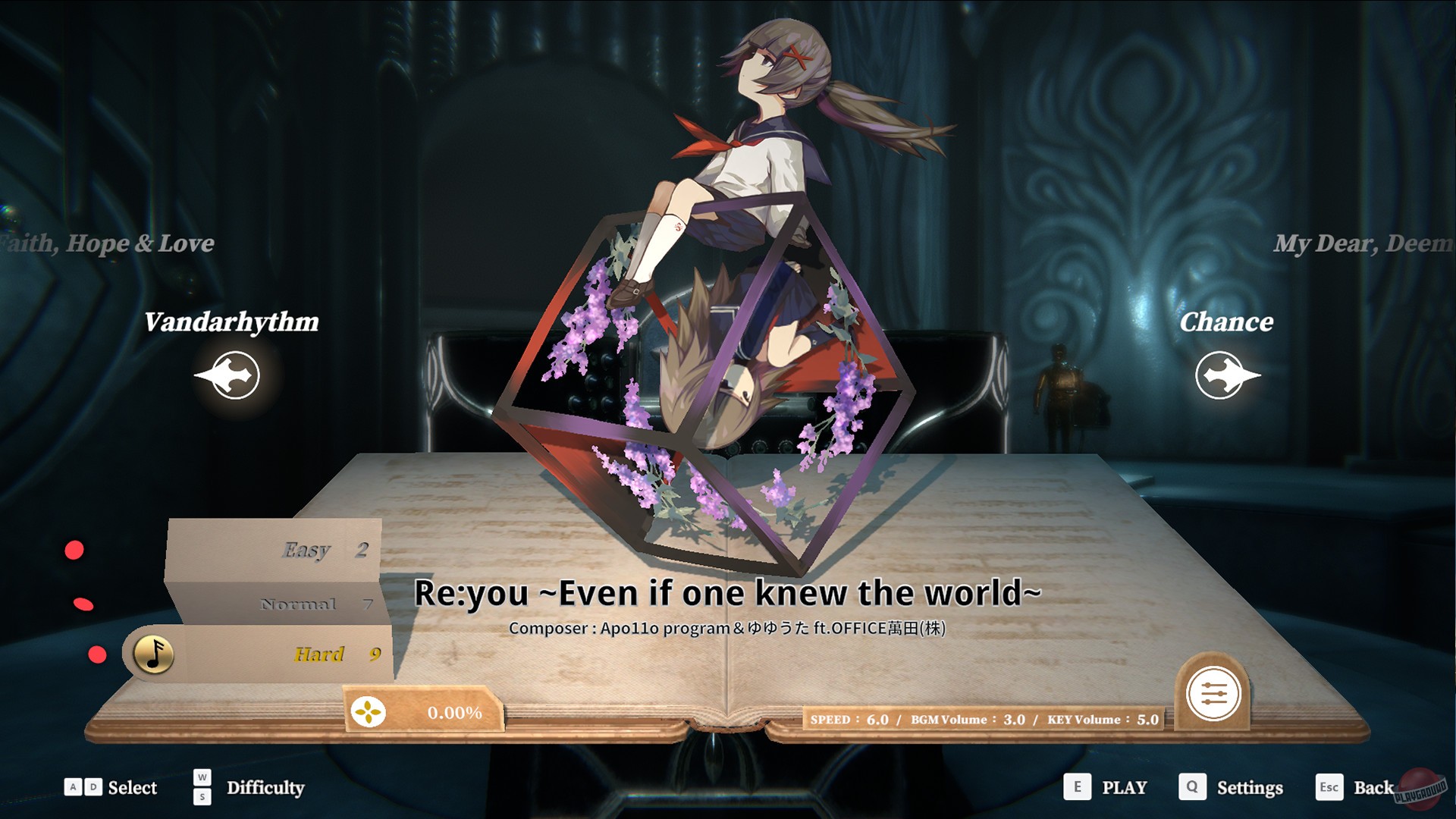Expand the Chance collection on the right
This screenshot has width=1456, height=819.
click(1228, 322)
